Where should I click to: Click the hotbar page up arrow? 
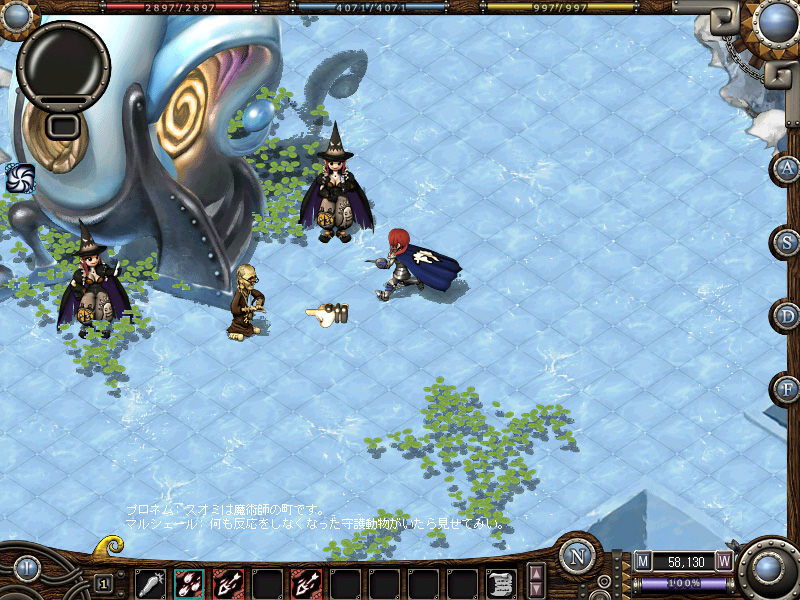[x=537, y=574]
